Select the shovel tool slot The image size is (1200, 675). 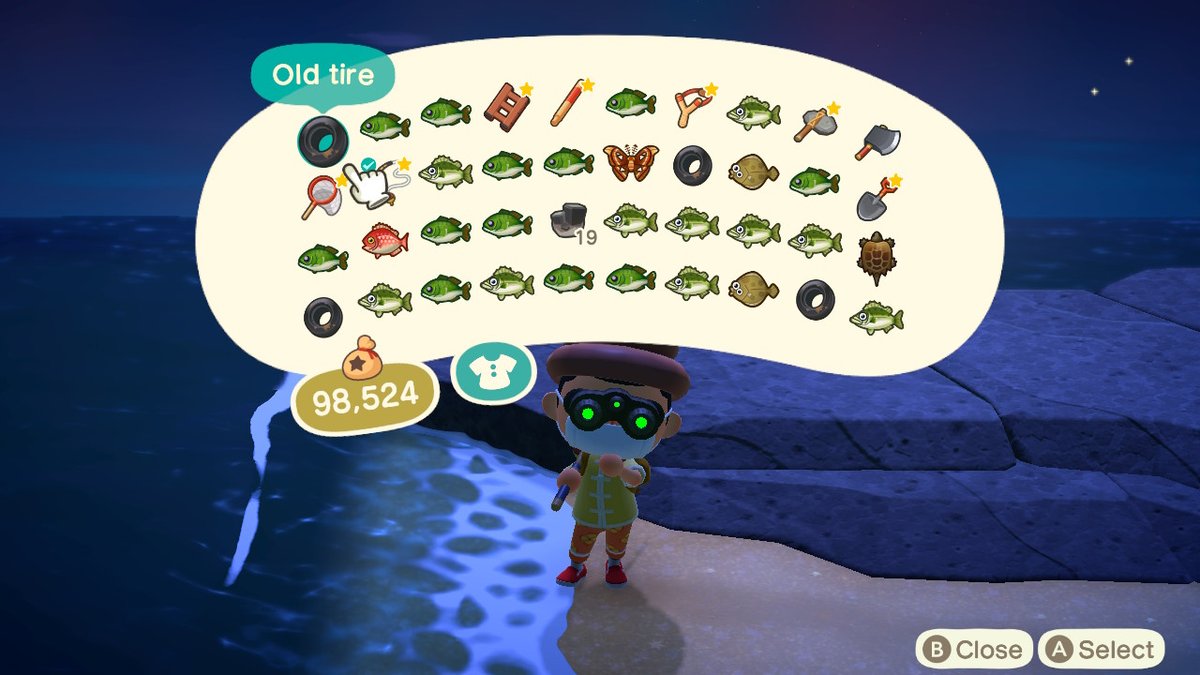877,199
